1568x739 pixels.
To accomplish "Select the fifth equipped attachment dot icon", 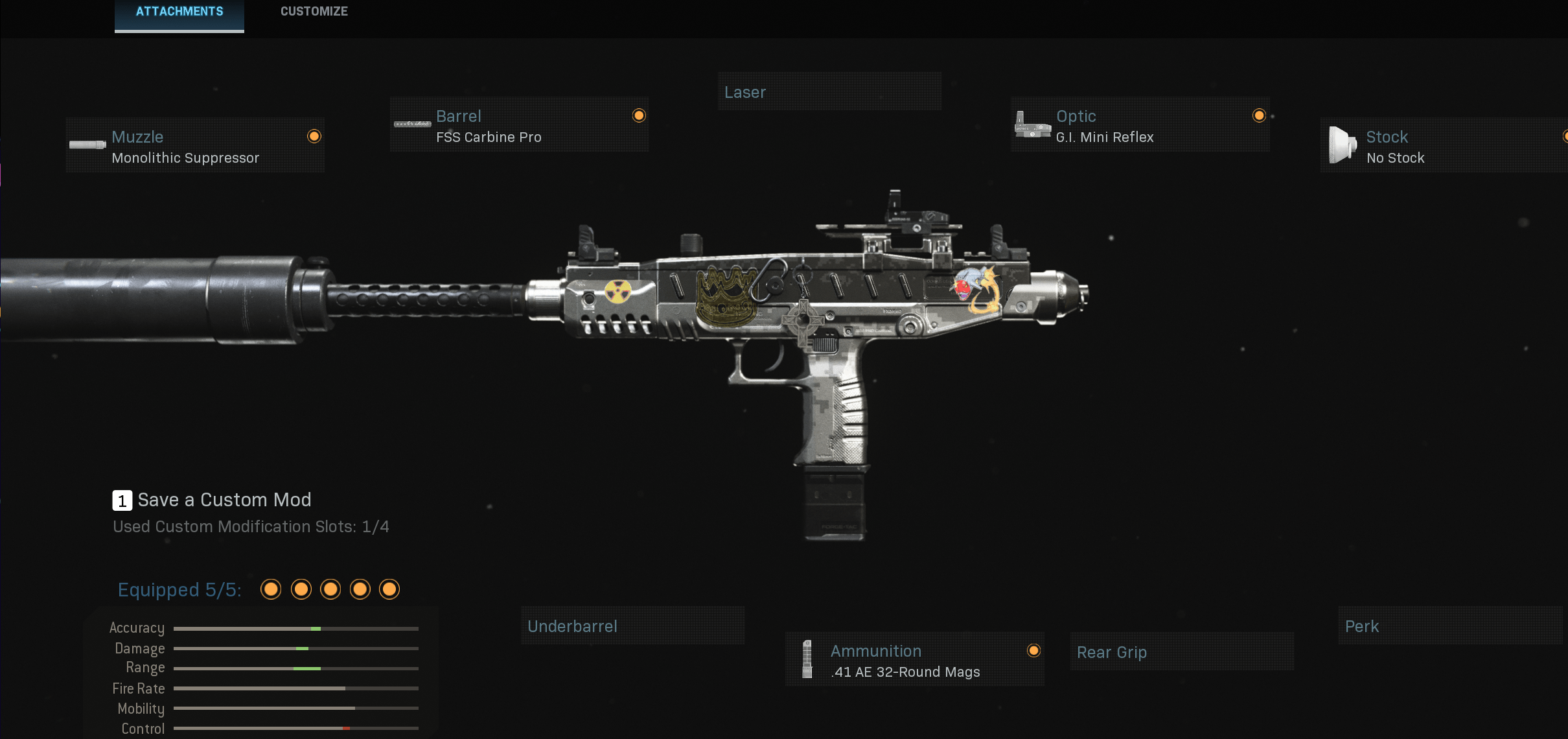I will [x=390, y=590].
